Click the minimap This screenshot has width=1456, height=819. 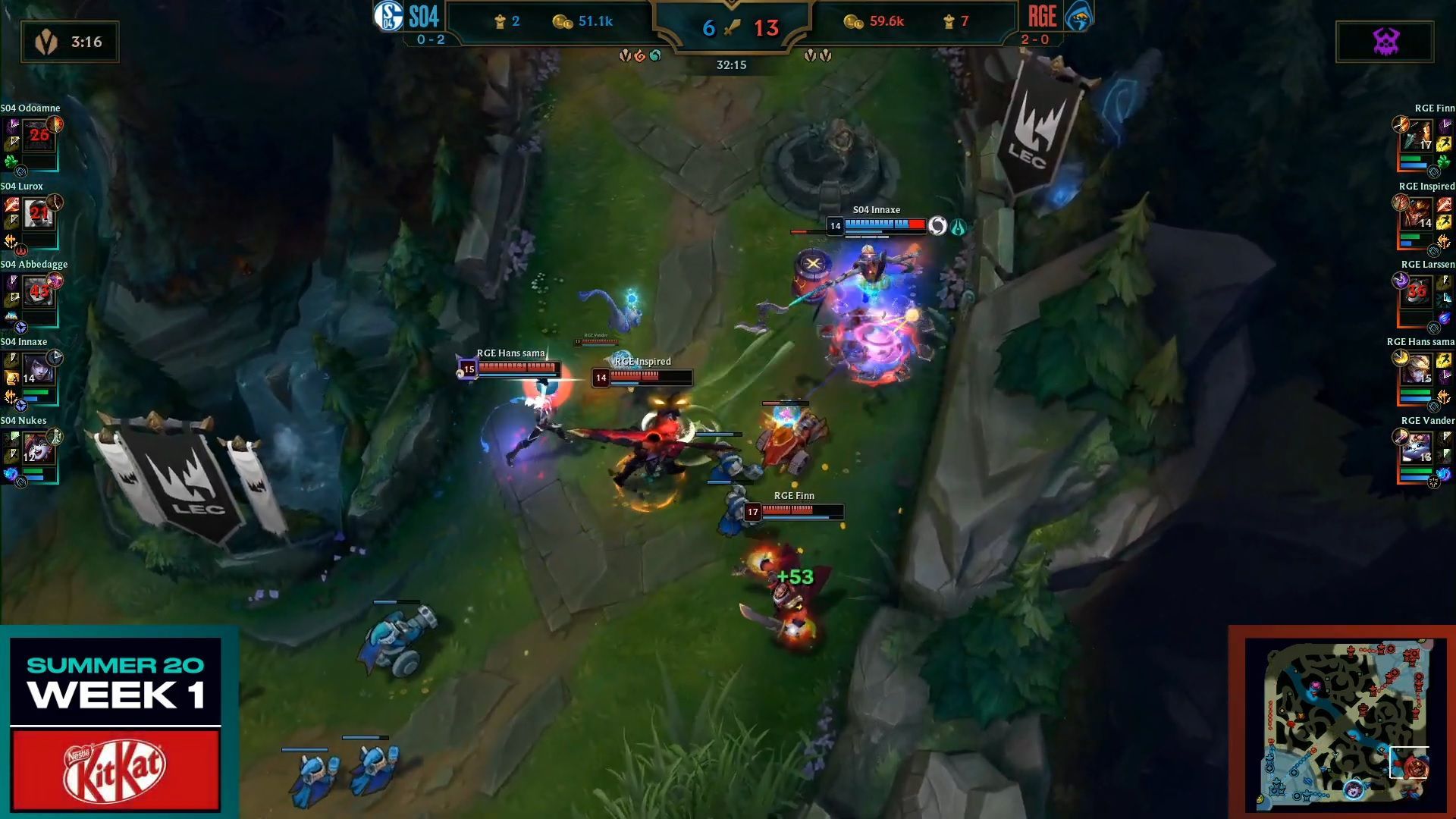coord(1344,722)
